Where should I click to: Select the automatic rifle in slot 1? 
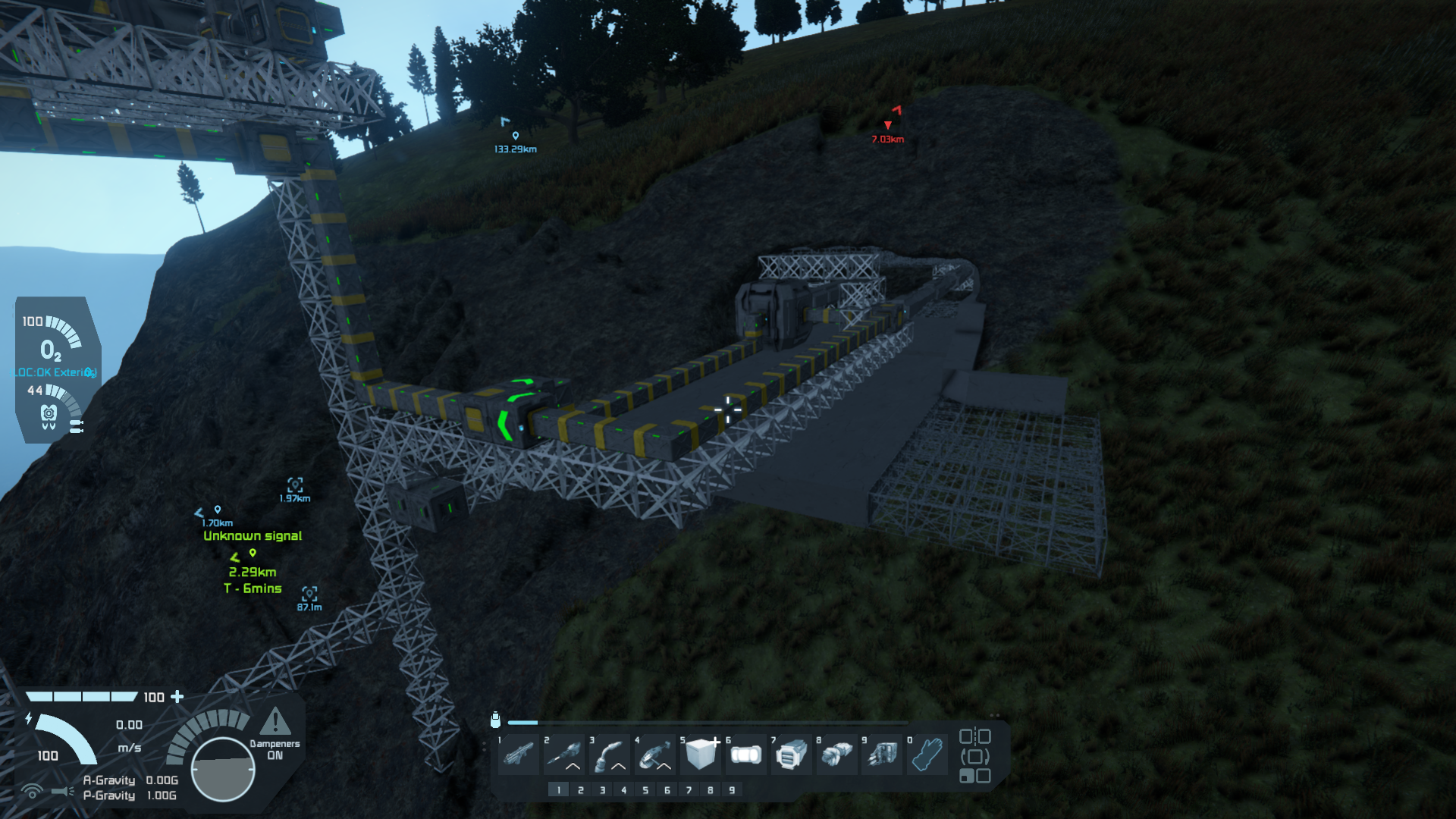point(519,755)
